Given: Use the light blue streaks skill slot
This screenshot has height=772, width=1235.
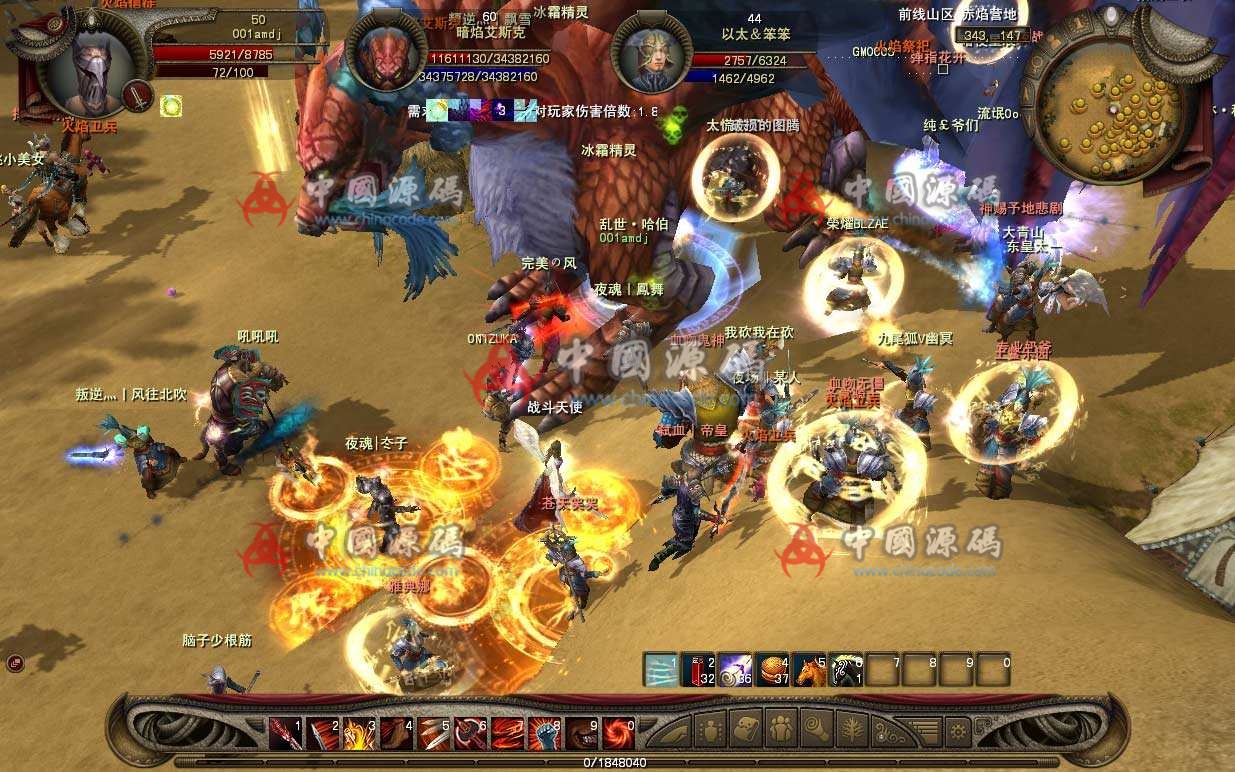Looking at the screenshot, I should pos(660,669).
